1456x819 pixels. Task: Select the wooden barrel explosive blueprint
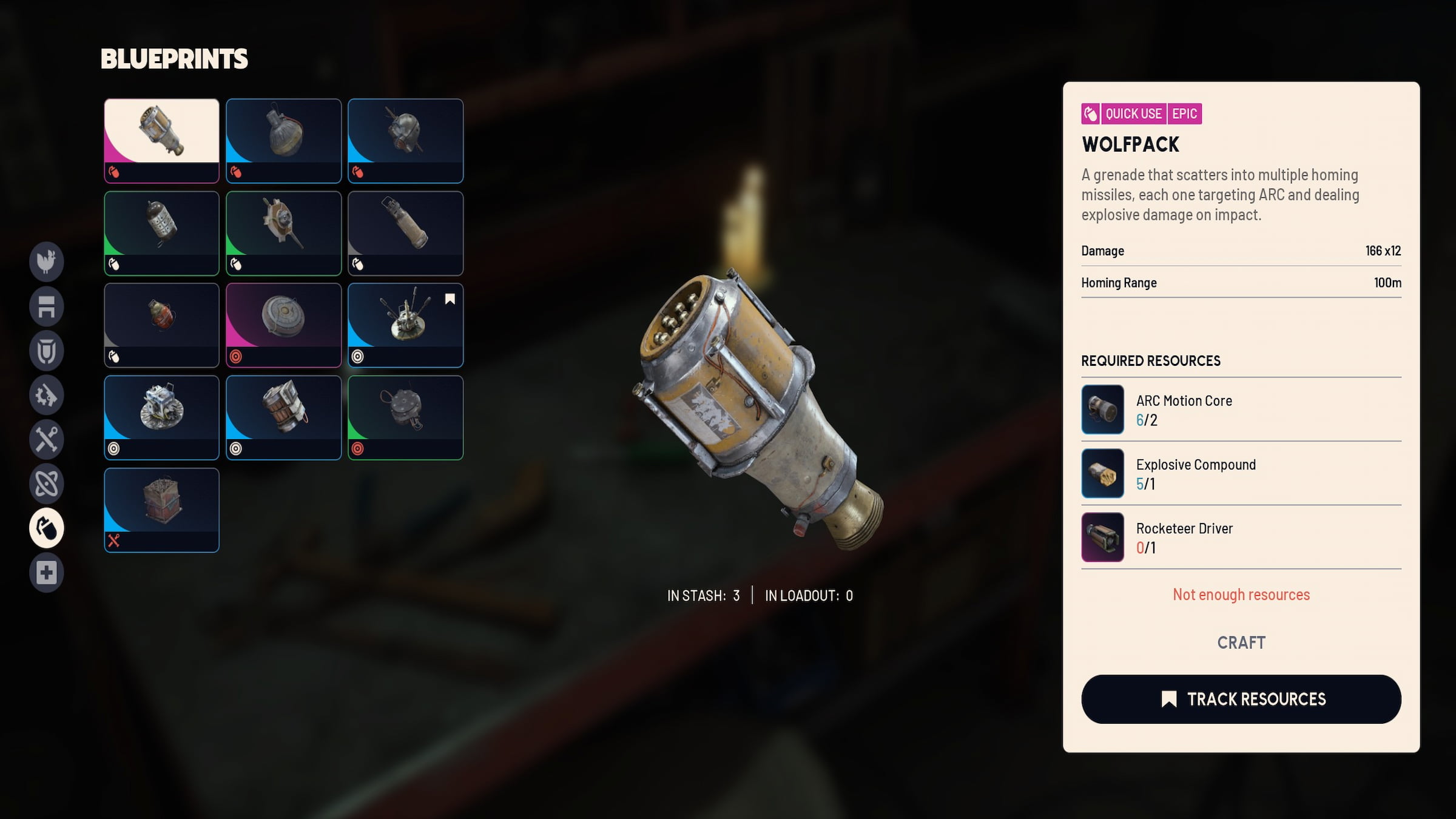click(x=283, y=417)
